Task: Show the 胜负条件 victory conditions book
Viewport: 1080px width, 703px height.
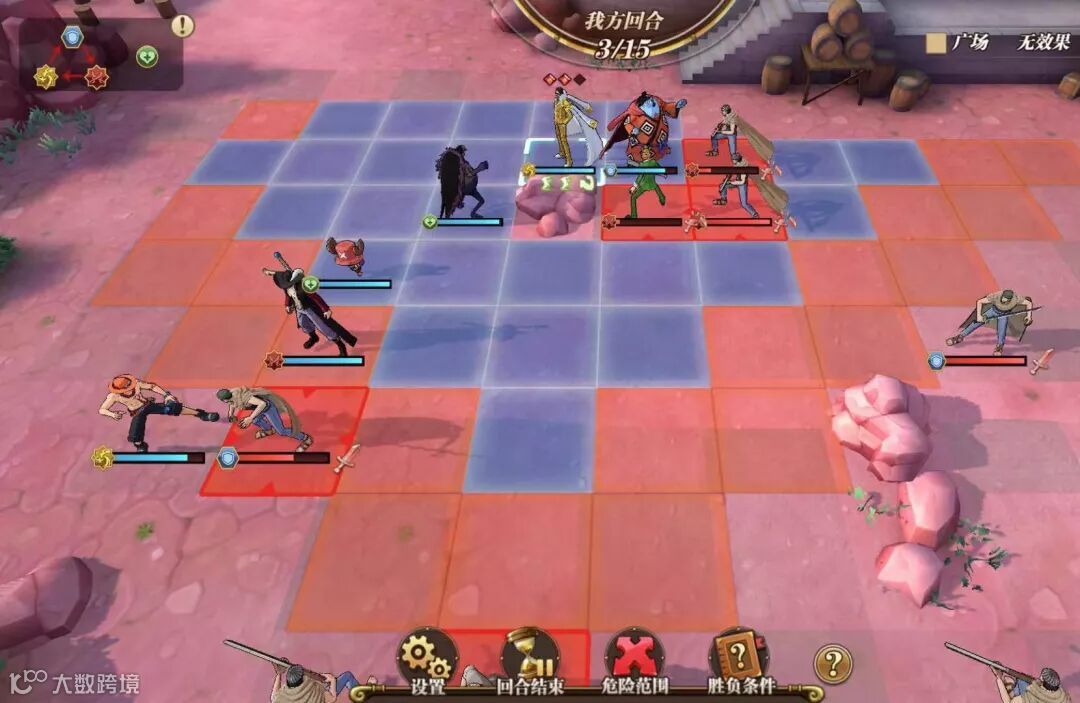Action: tap(741, 658)
